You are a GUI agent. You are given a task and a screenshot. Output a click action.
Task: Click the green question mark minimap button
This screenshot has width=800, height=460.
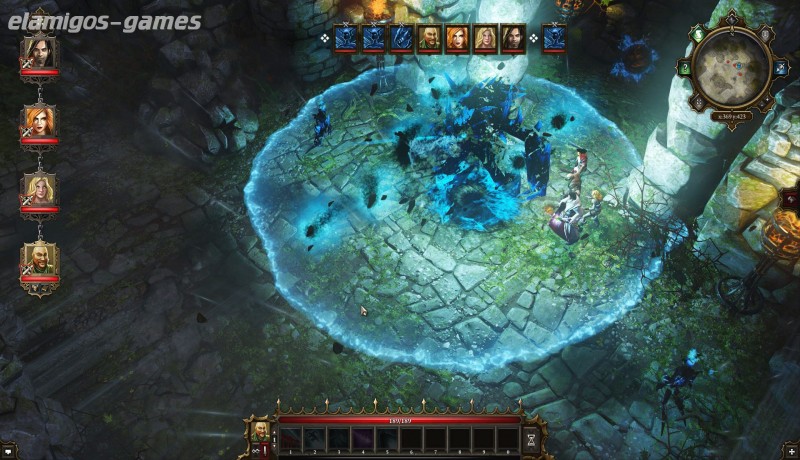click(x=685, y=69)
